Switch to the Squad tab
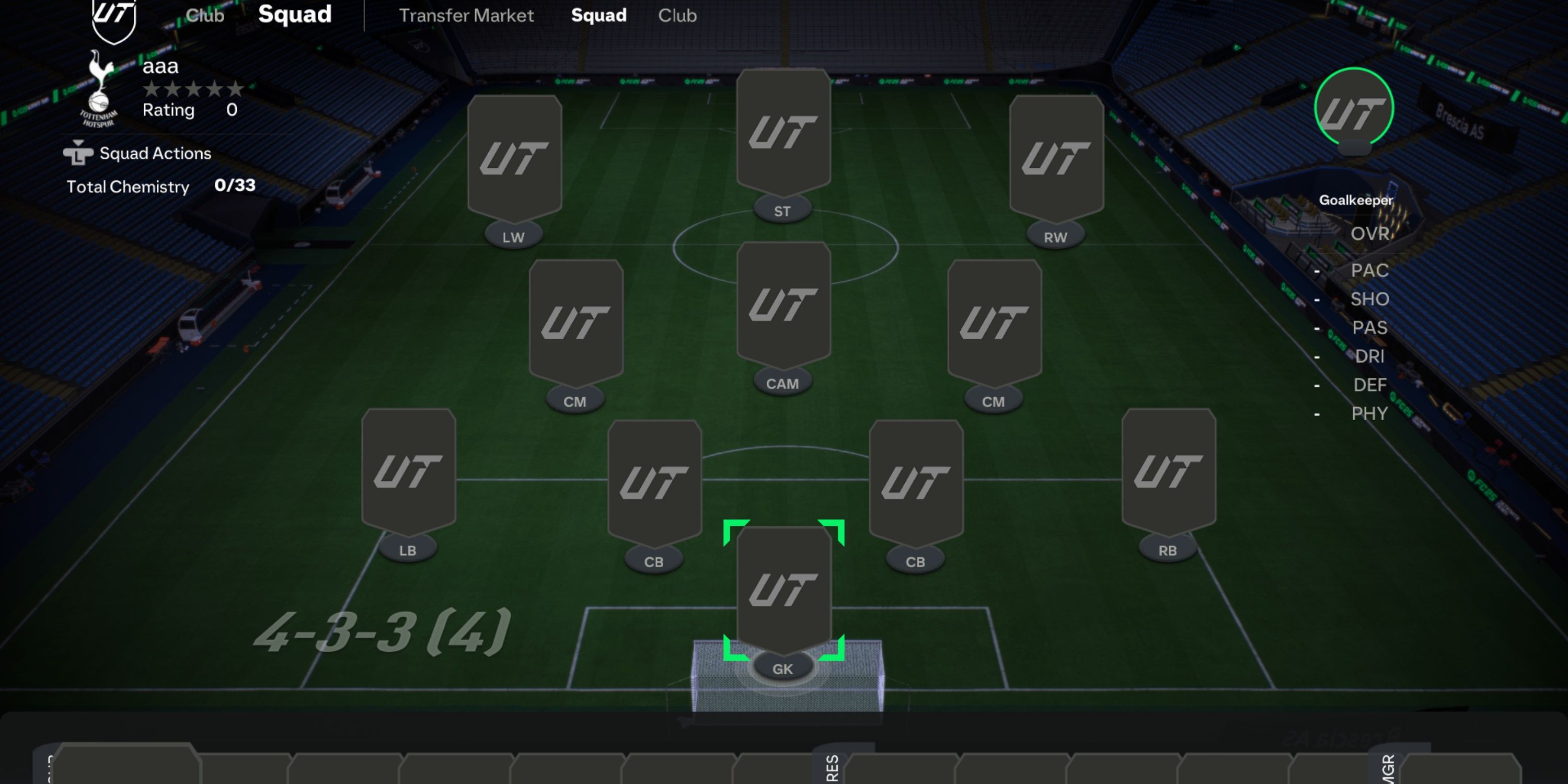Screen dimensions: 1568x784 598,15
